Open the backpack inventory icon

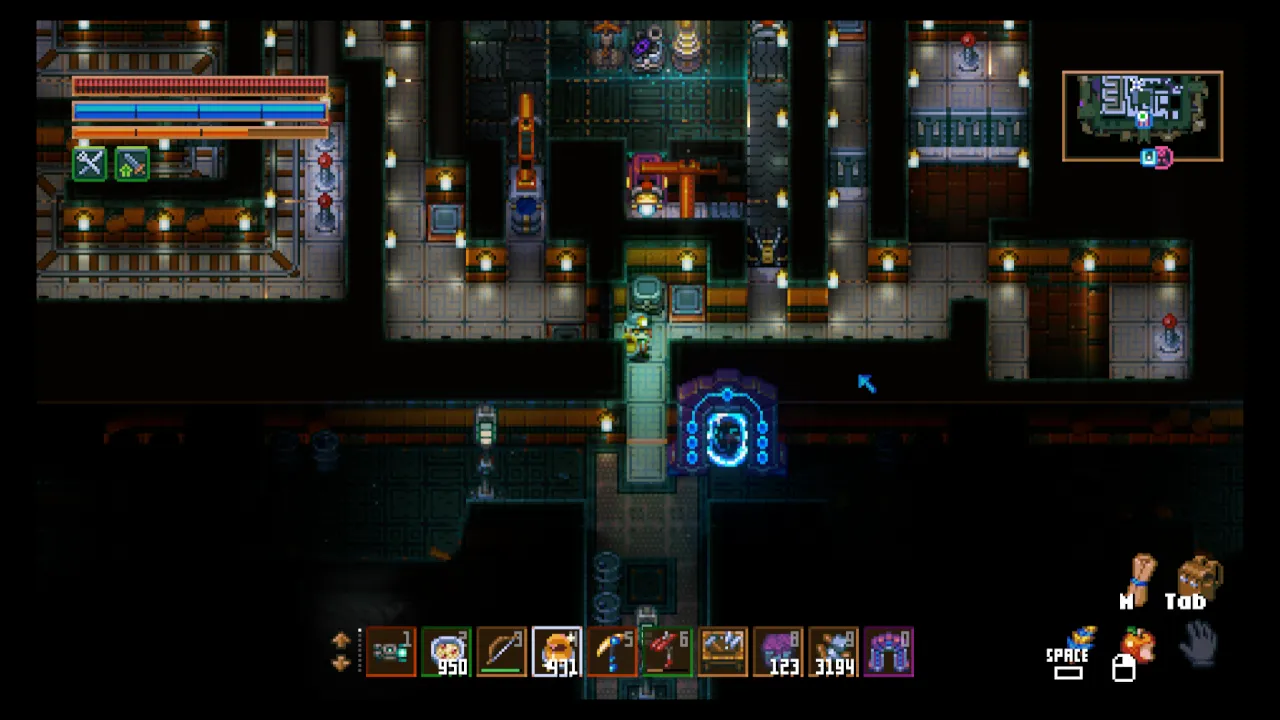tap(1198, 578)
